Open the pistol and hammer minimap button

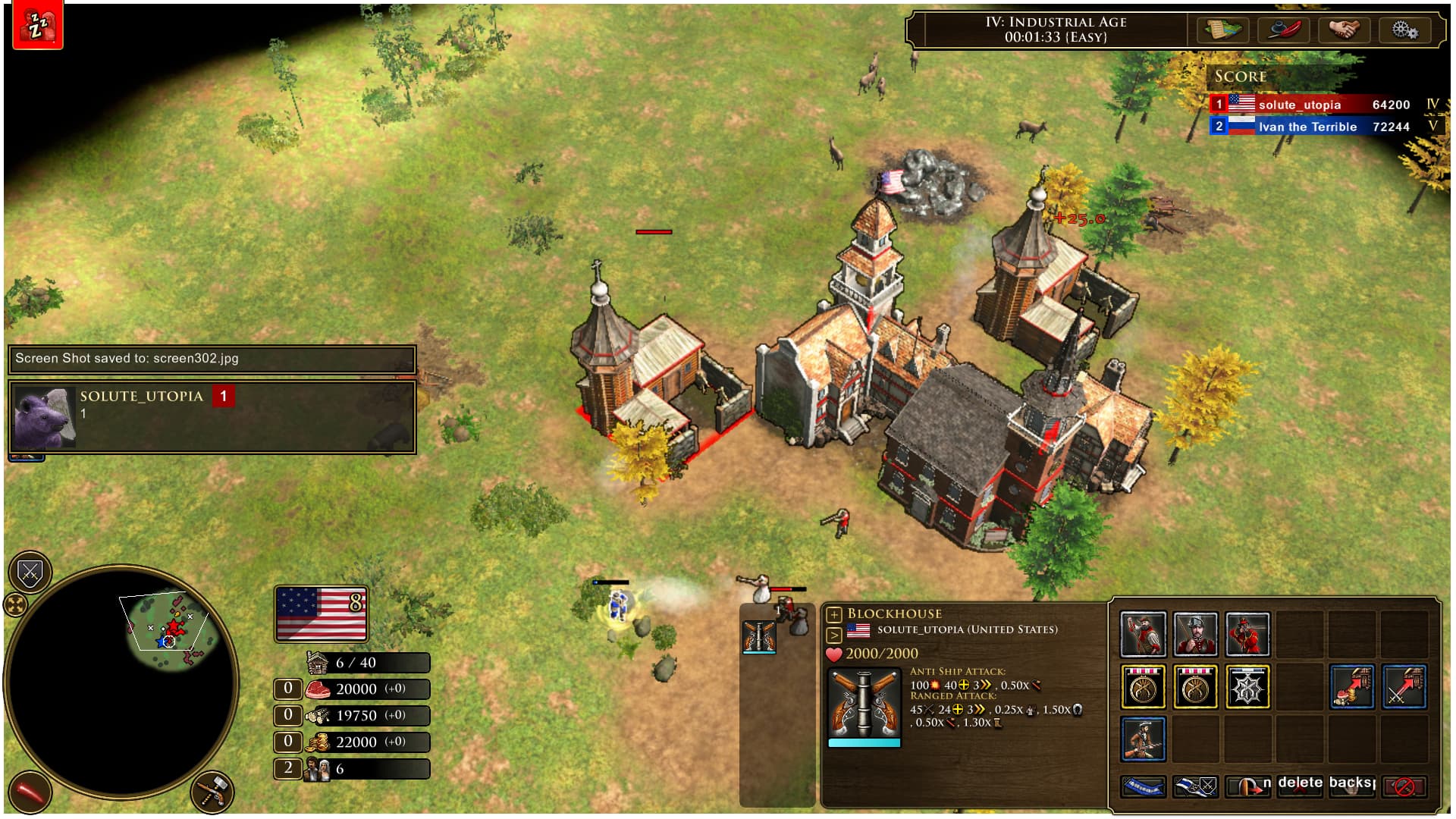click(212, 792)
